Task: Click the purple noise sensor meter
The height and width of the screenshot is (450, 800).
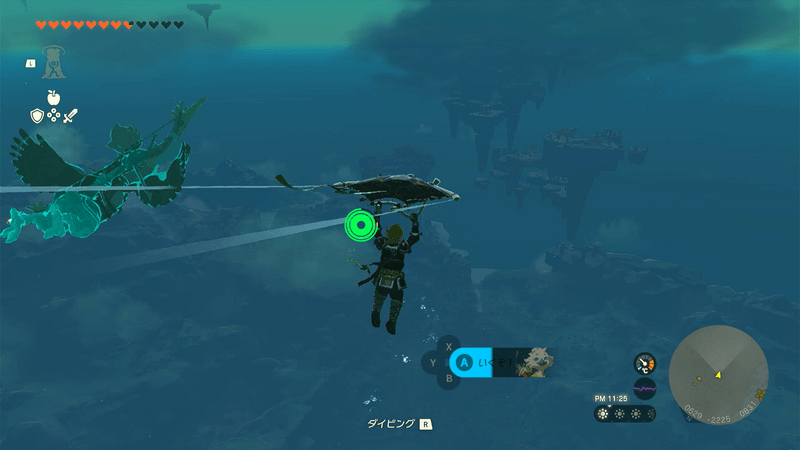Action: (x=645, y=388)
